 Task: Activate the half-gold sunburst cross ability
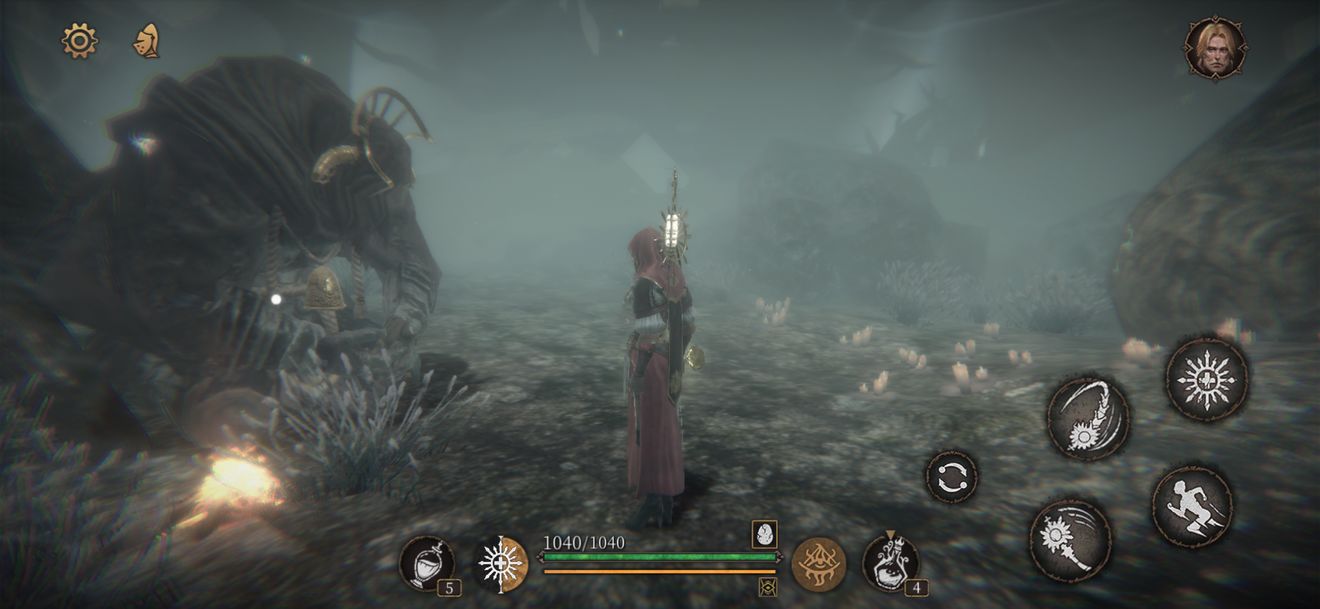point(500,563)
